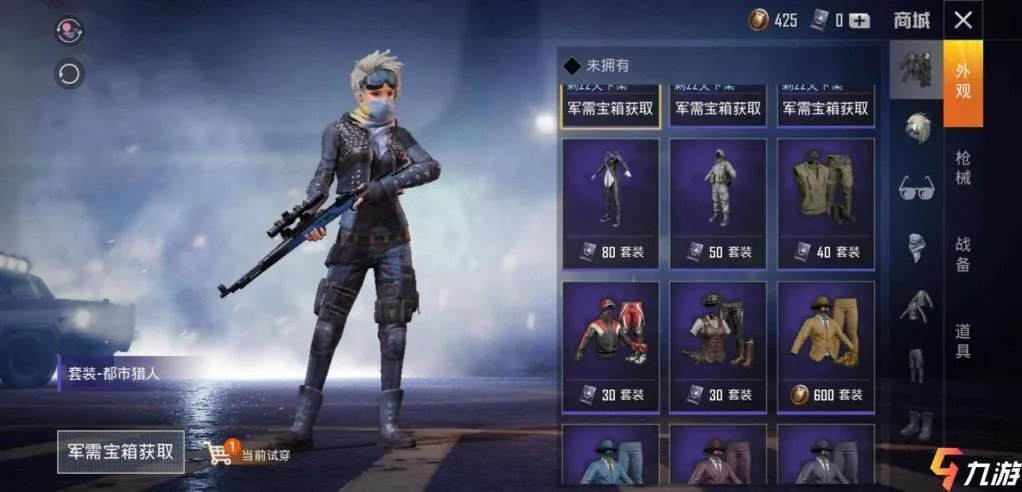Switch to the 外观 tab

point(962,82)
